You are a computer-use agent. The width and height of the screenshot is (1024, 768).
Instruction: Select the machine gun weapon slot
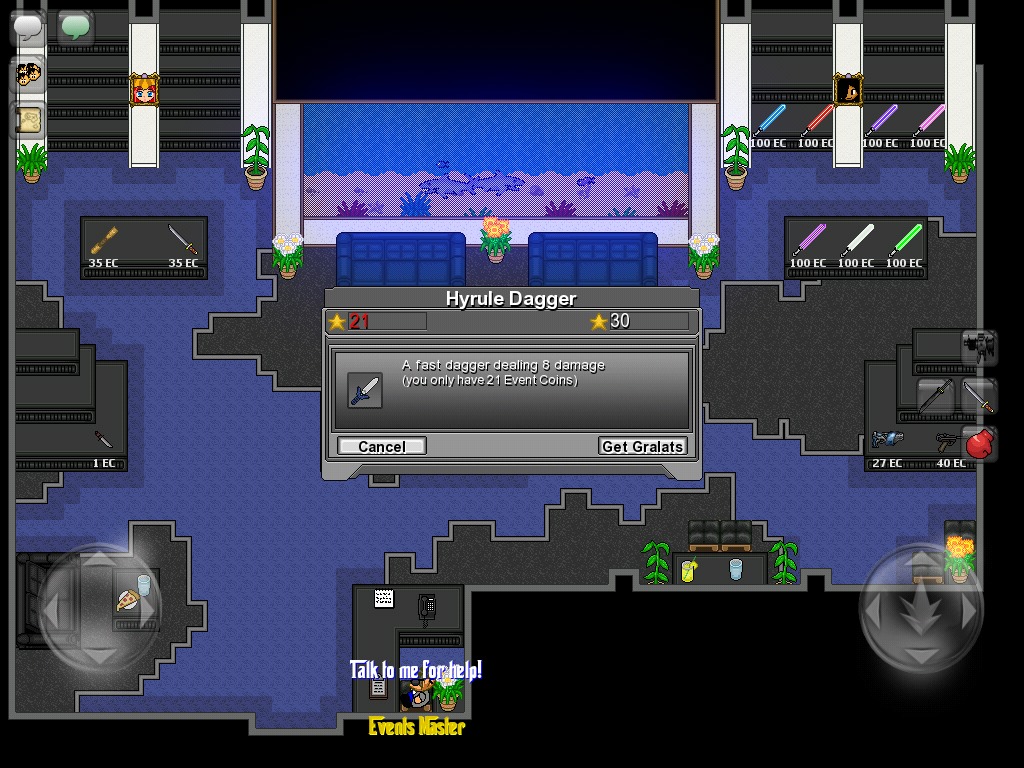[979, 346]
